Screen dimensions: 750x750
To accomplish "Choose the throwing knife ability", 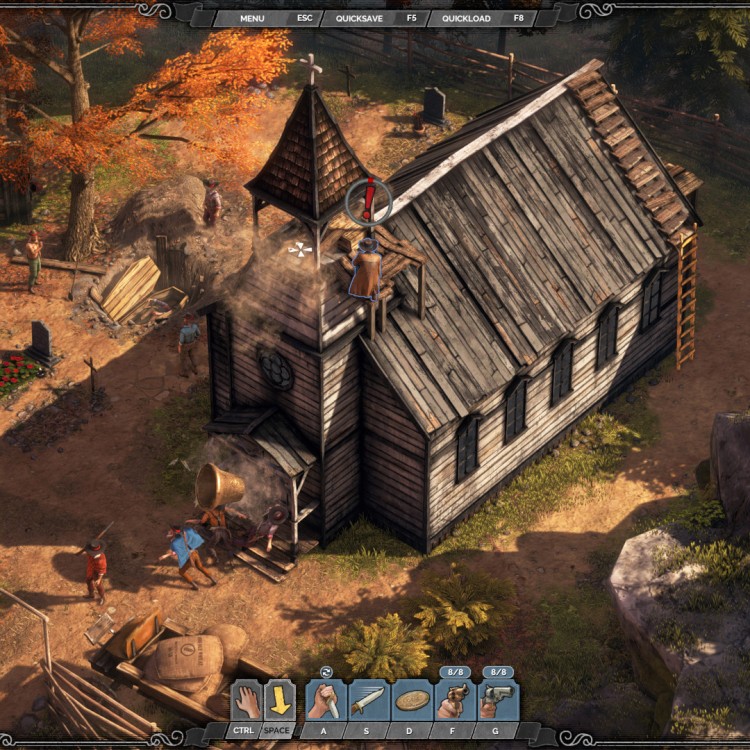I will tap(368, 700).
